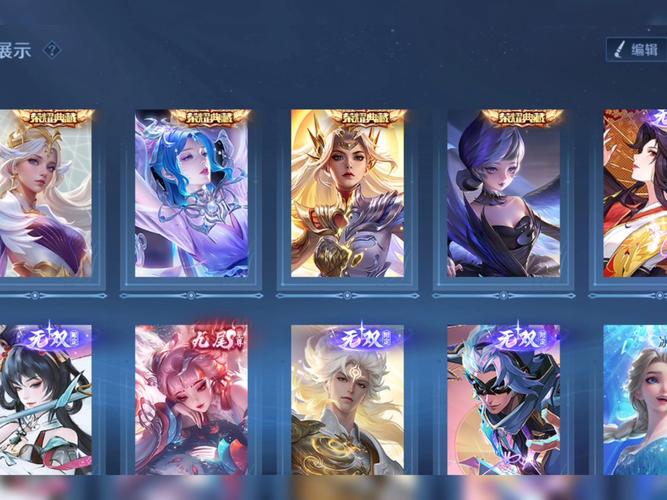Select the black-haired woman with blue ribbons card
667x500 pixels.
click(x=45, y=400)
